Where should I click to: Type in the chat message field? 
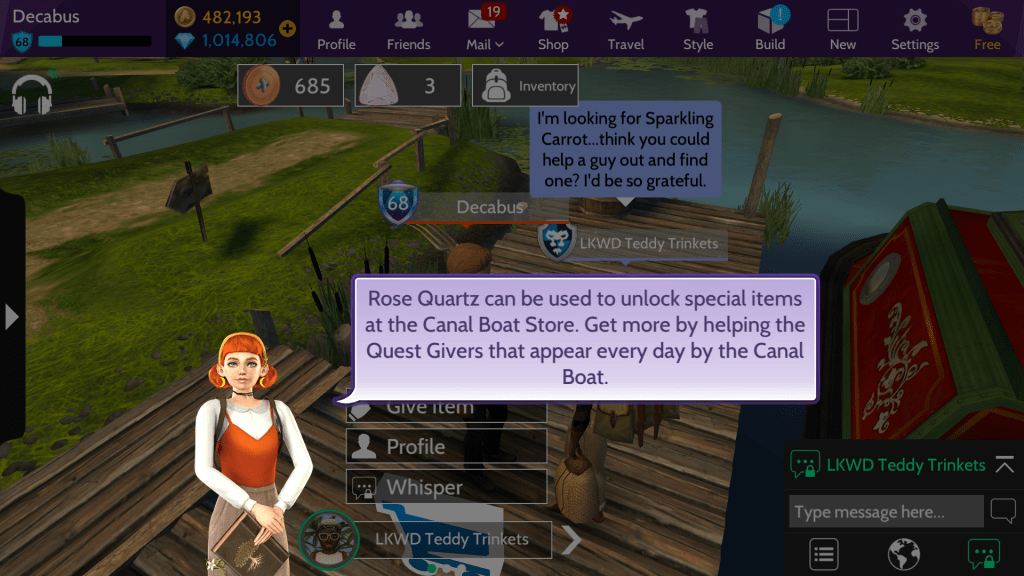(885, 512)
